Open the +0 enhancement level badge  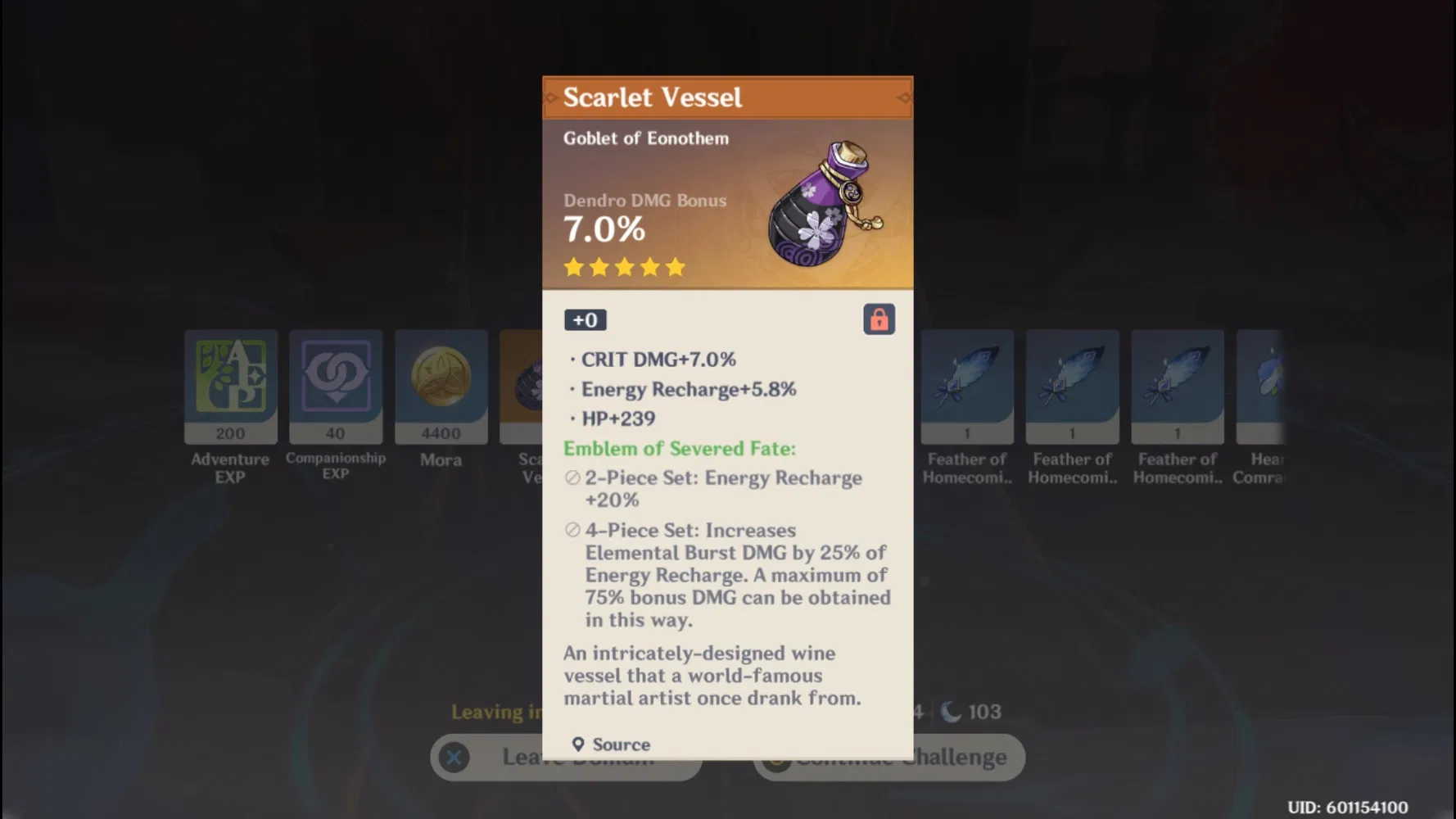585,319
